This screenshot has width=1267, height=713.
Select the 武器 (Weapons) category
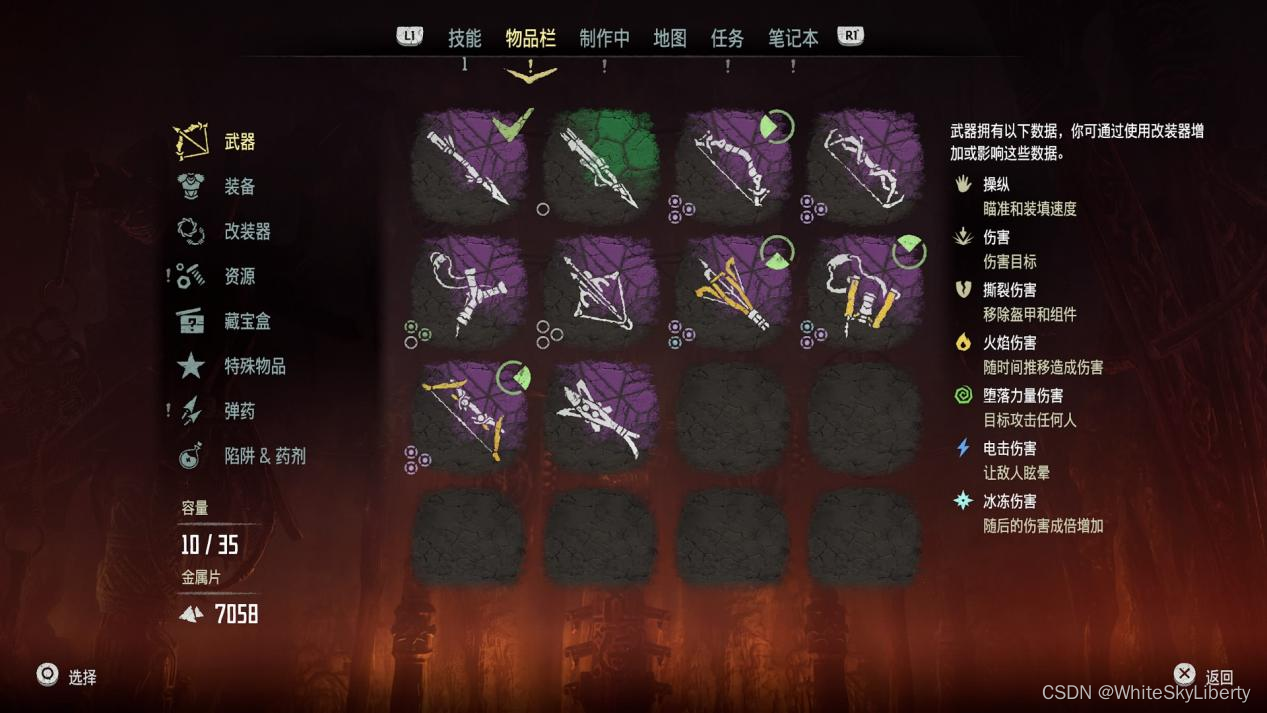point(239,142)
